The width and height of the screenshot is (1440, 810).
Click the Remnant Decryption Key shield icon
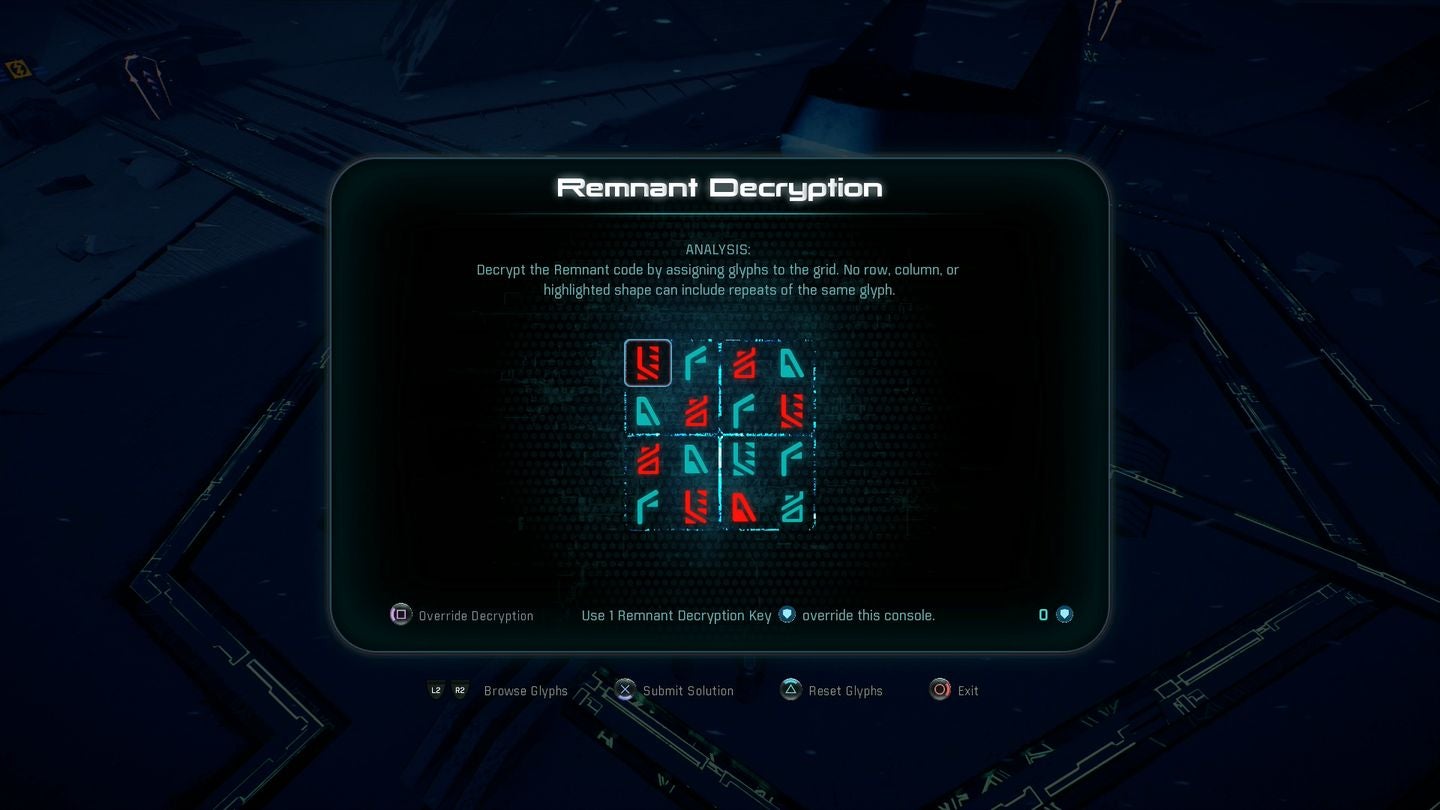click(x=787, y=615)
